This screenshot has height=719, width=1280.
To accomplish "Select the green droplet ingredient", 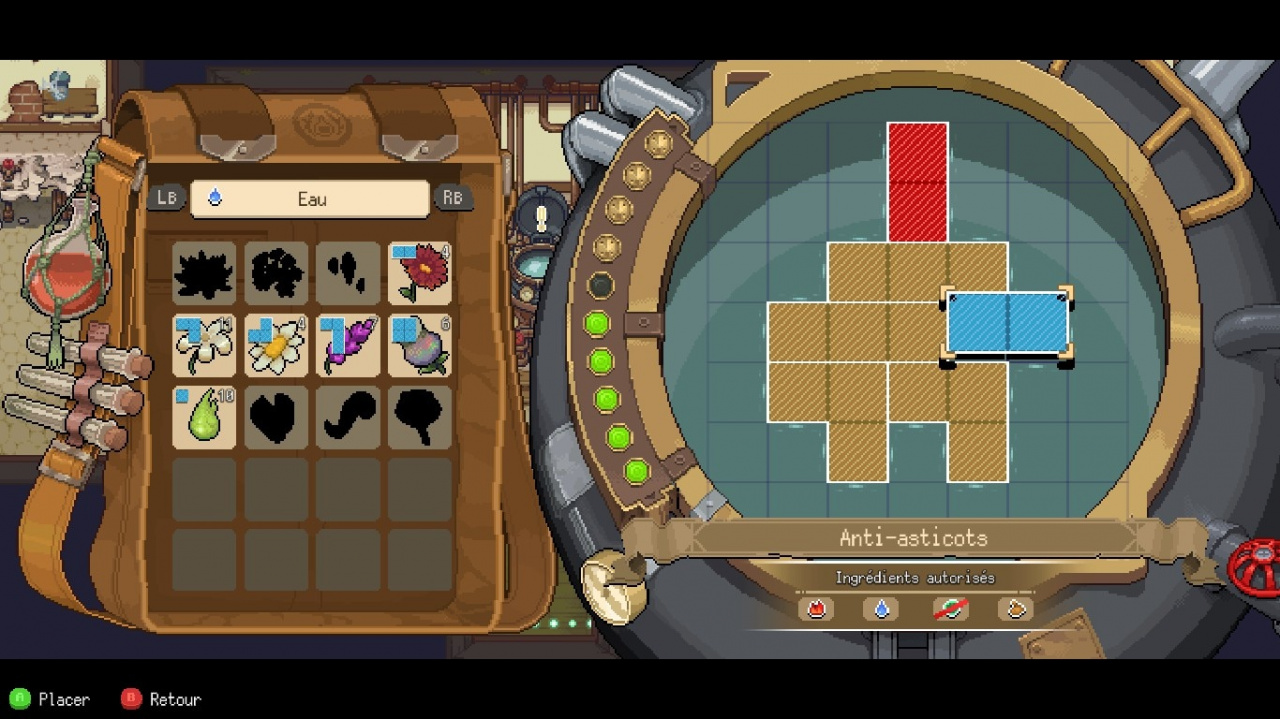I will click(204, 417).
